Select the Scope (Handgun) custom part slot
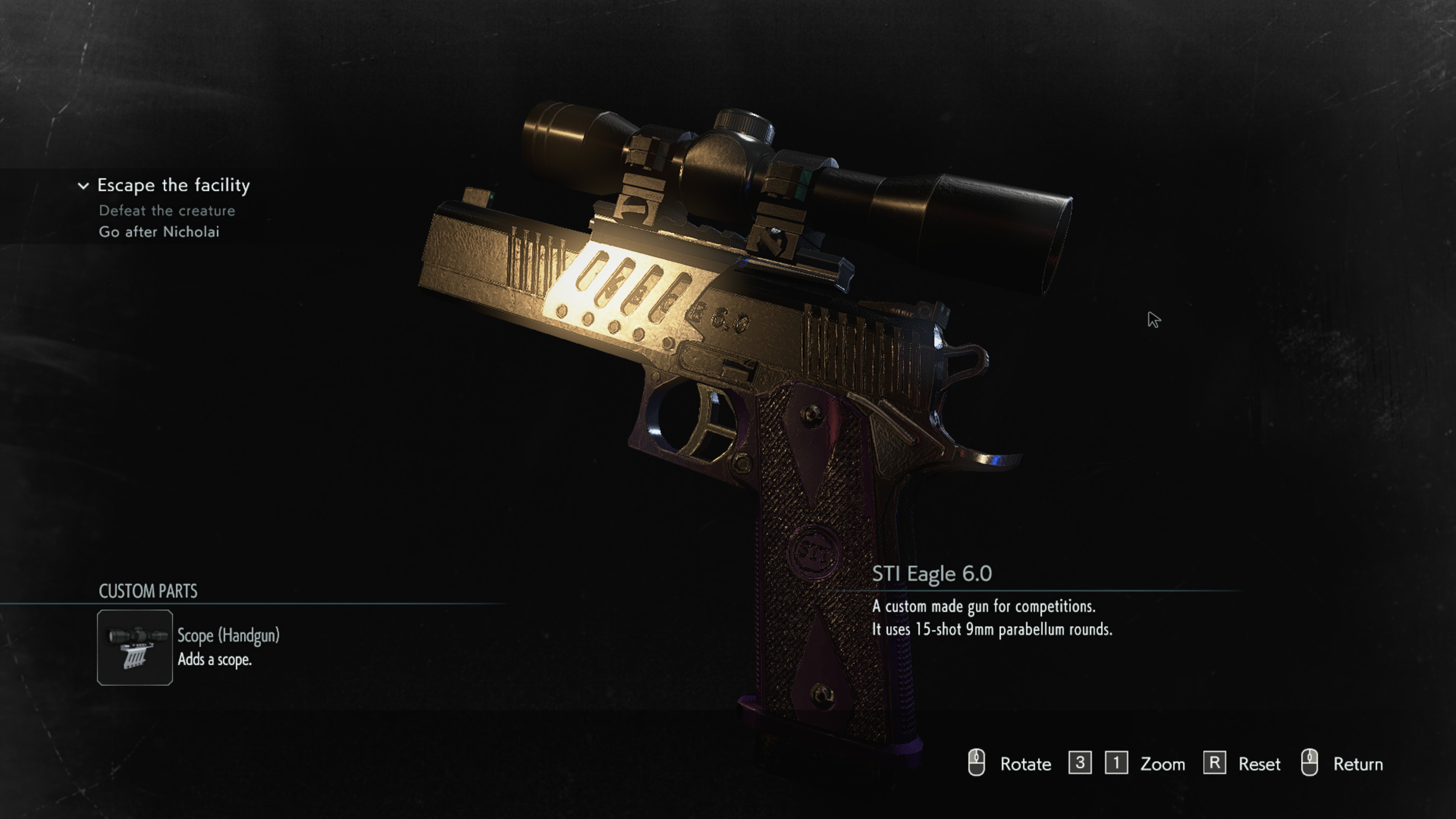 pos(135,647)
